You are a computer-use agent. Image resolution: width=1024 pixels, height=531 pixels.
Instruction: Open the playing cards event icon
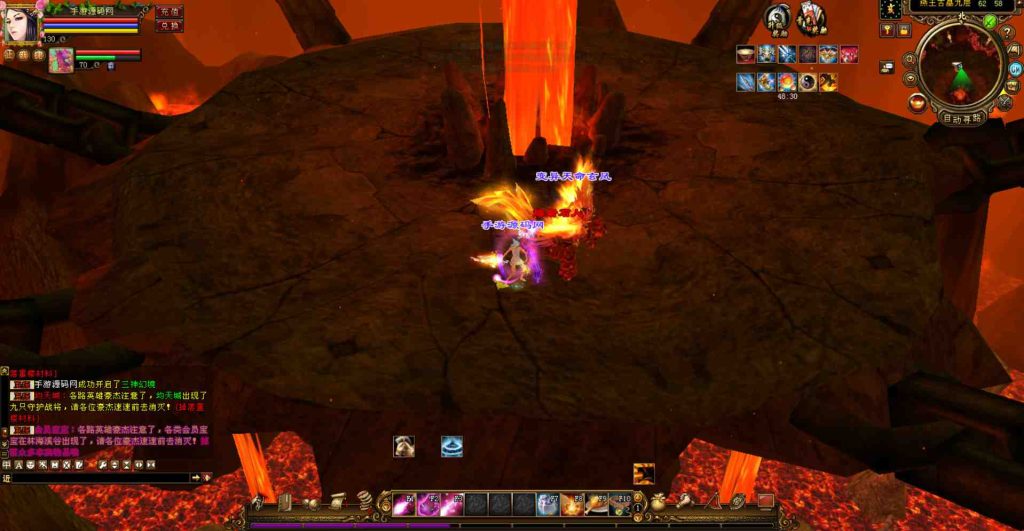point(811,18)
